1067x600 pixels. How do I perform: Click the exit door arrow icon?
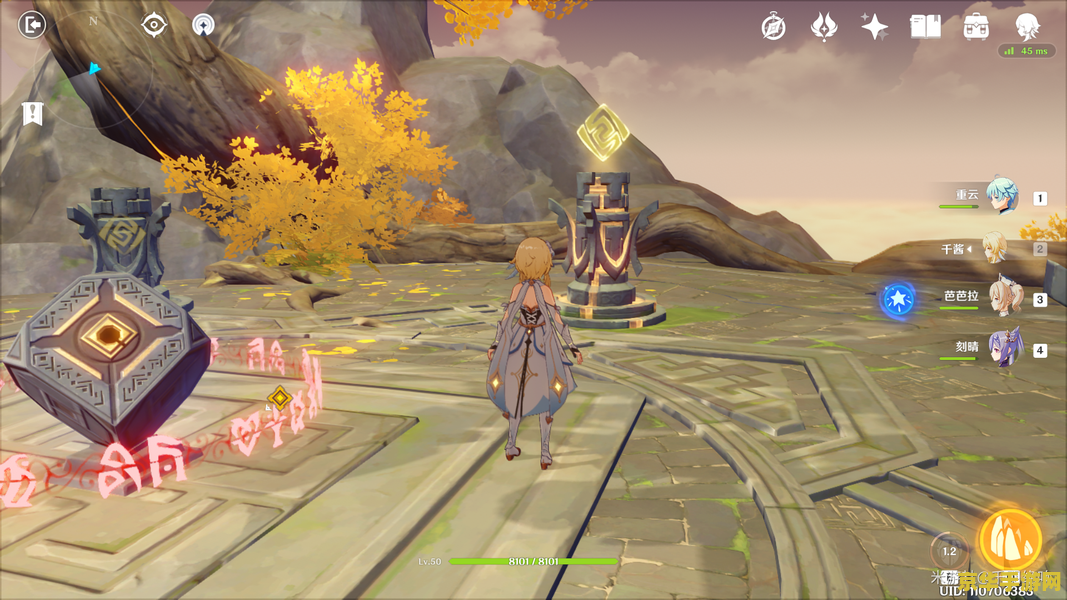[x=33, y=25]
